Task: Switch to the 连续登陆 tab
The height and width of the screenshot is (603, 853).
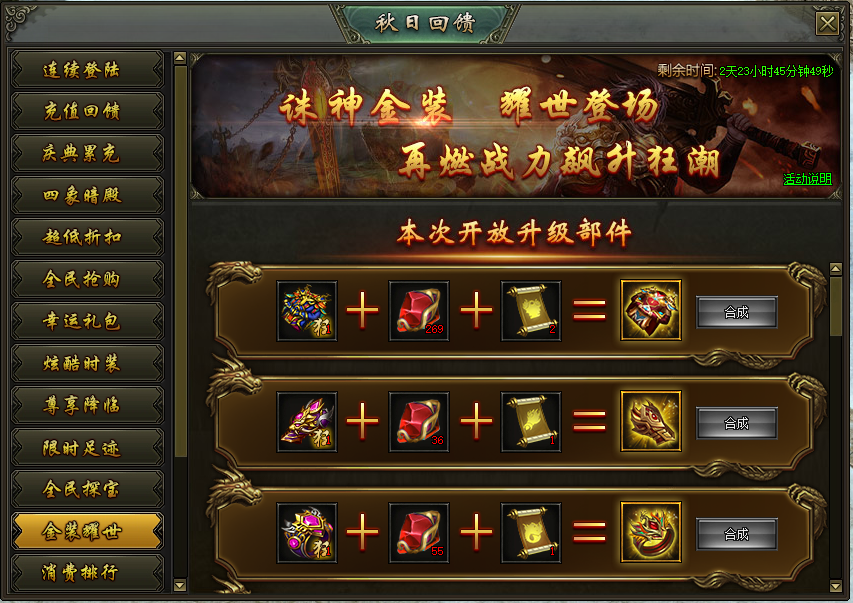Action: click(x=87, y=70)
